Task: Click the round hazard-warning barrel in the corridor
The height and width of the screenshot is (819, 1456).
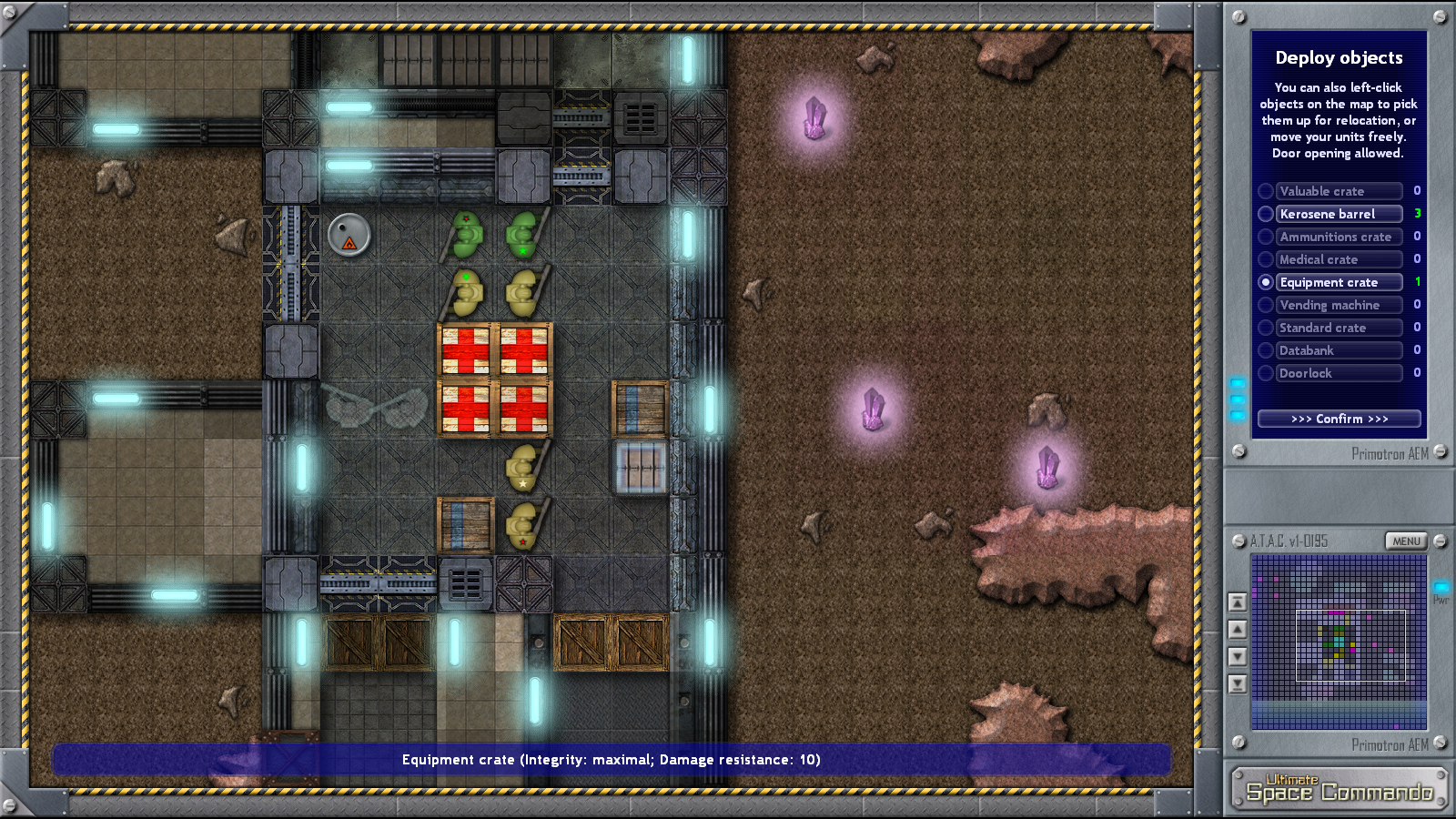Action: coord(349,234)
